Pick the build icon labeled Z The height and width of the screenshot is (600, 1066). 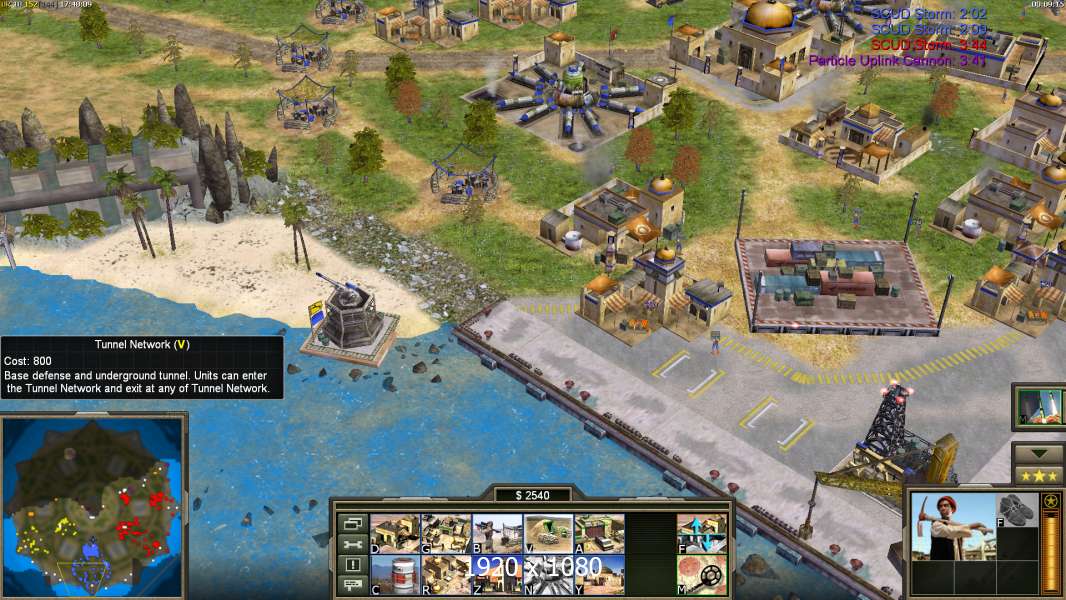pyautogui.click(x=497, y=575)
